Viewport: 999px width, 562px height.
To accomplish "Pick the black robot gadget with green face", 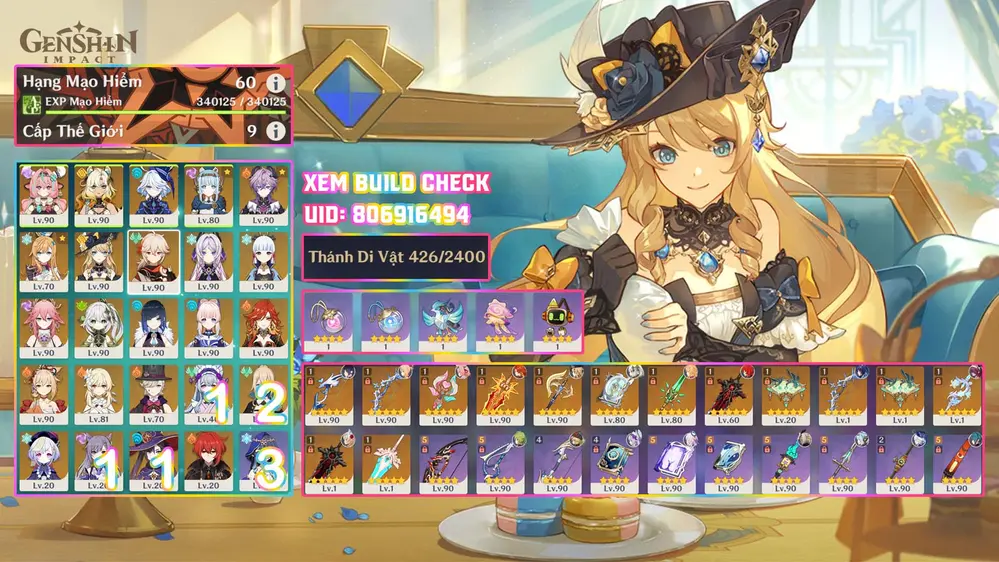I will point(555,316).
